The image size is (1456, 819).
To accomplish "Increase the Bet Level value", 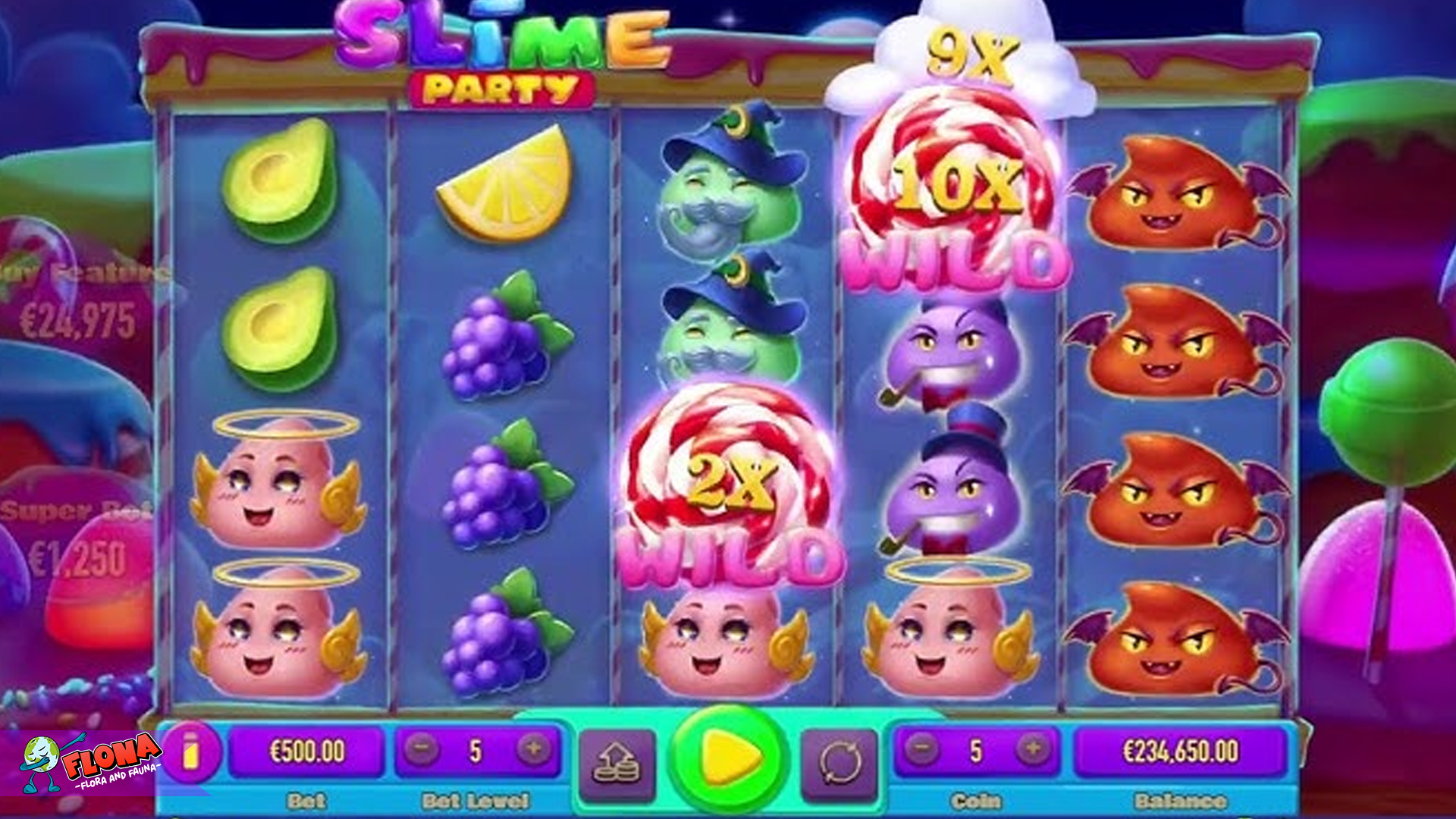I will pos(533,750).
